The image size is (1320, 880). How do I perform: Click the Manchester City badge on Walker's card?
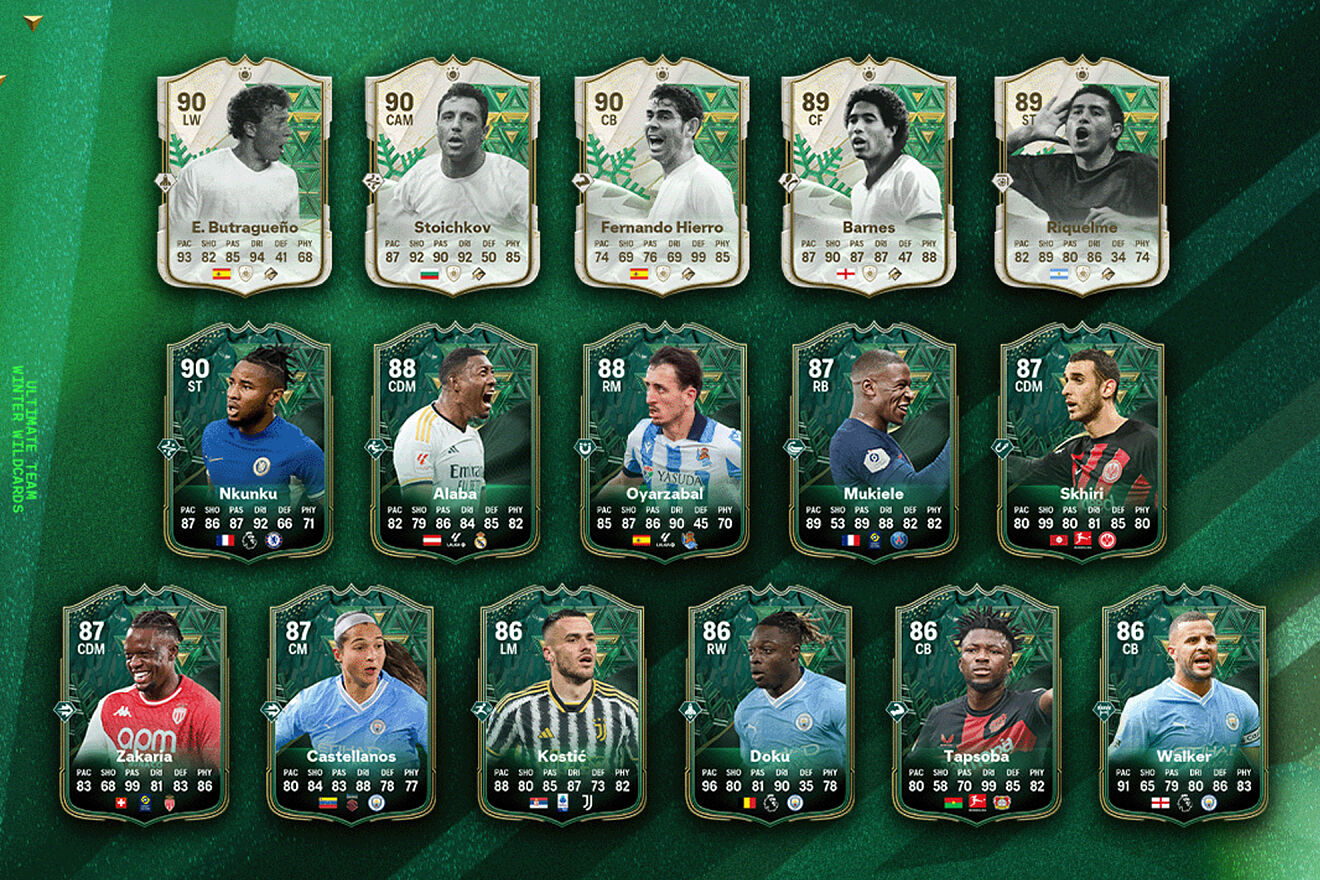coord(1206,803)
